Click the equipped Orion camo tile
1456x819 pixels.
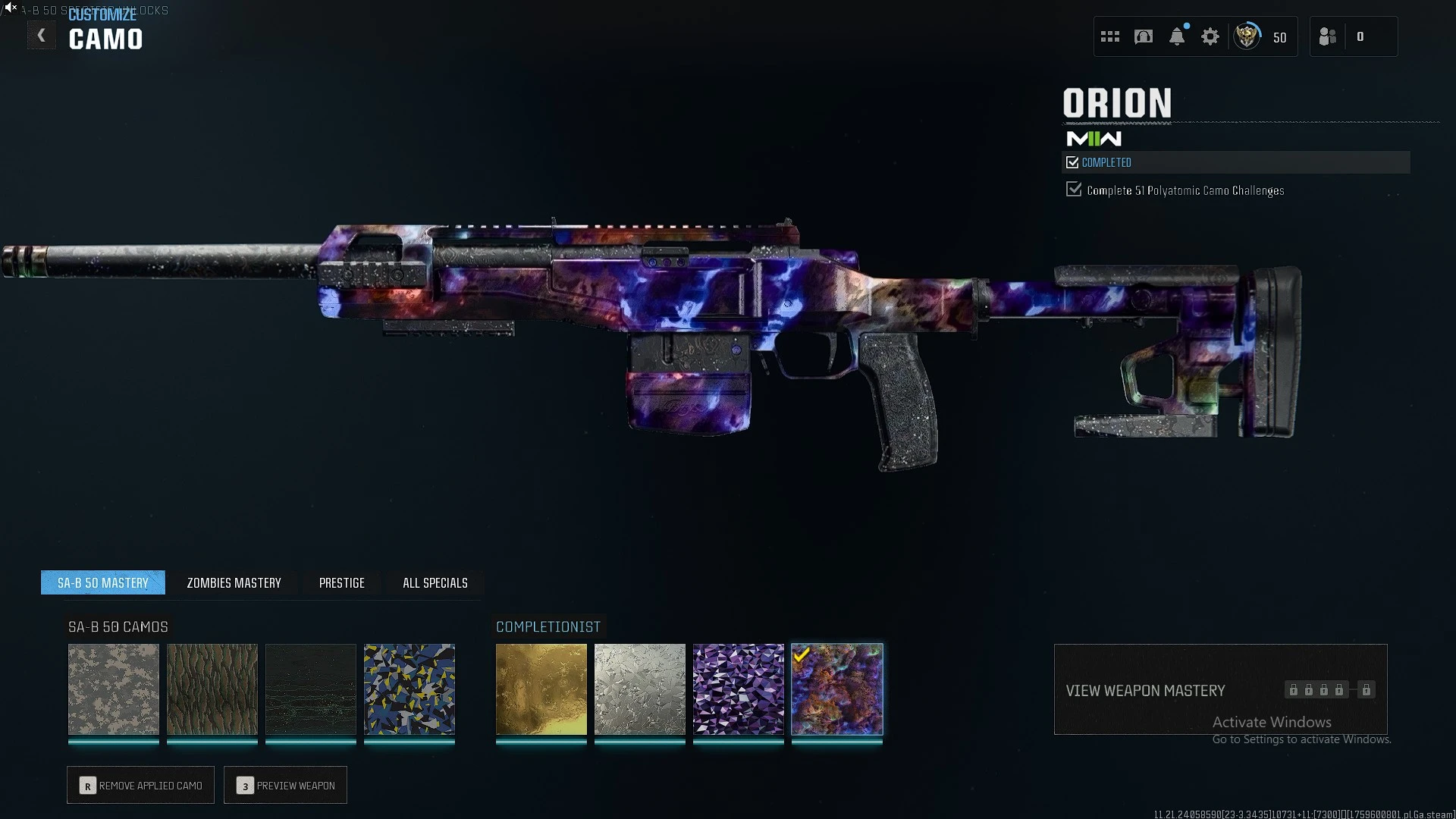(837, 689)
